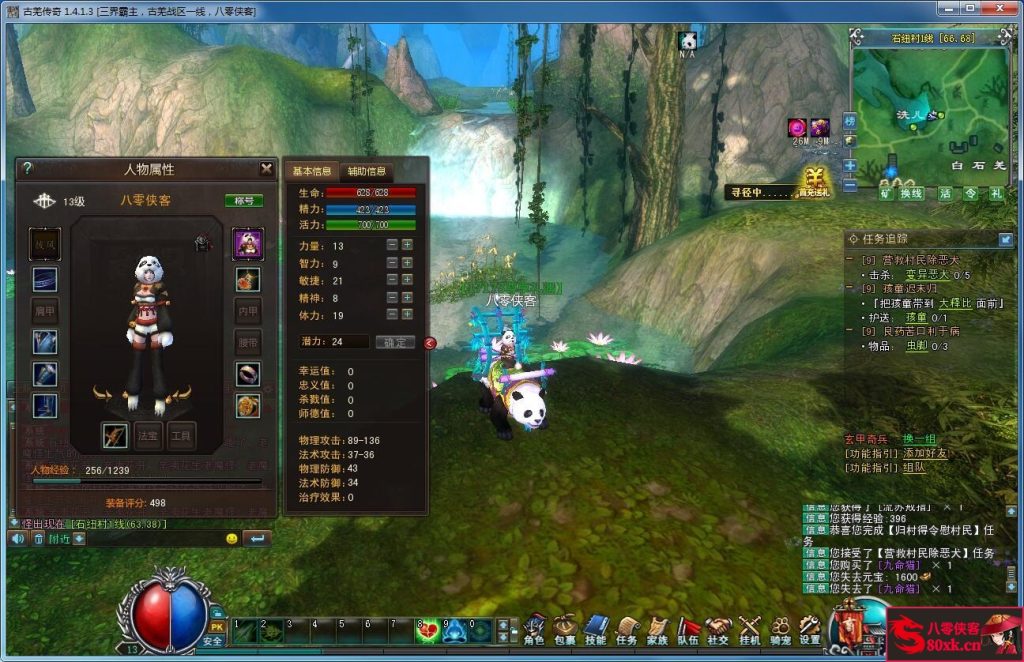Increase 力量 with its plus button
1024x662 pixels.
pyautogui.click(x=407, y=245)
